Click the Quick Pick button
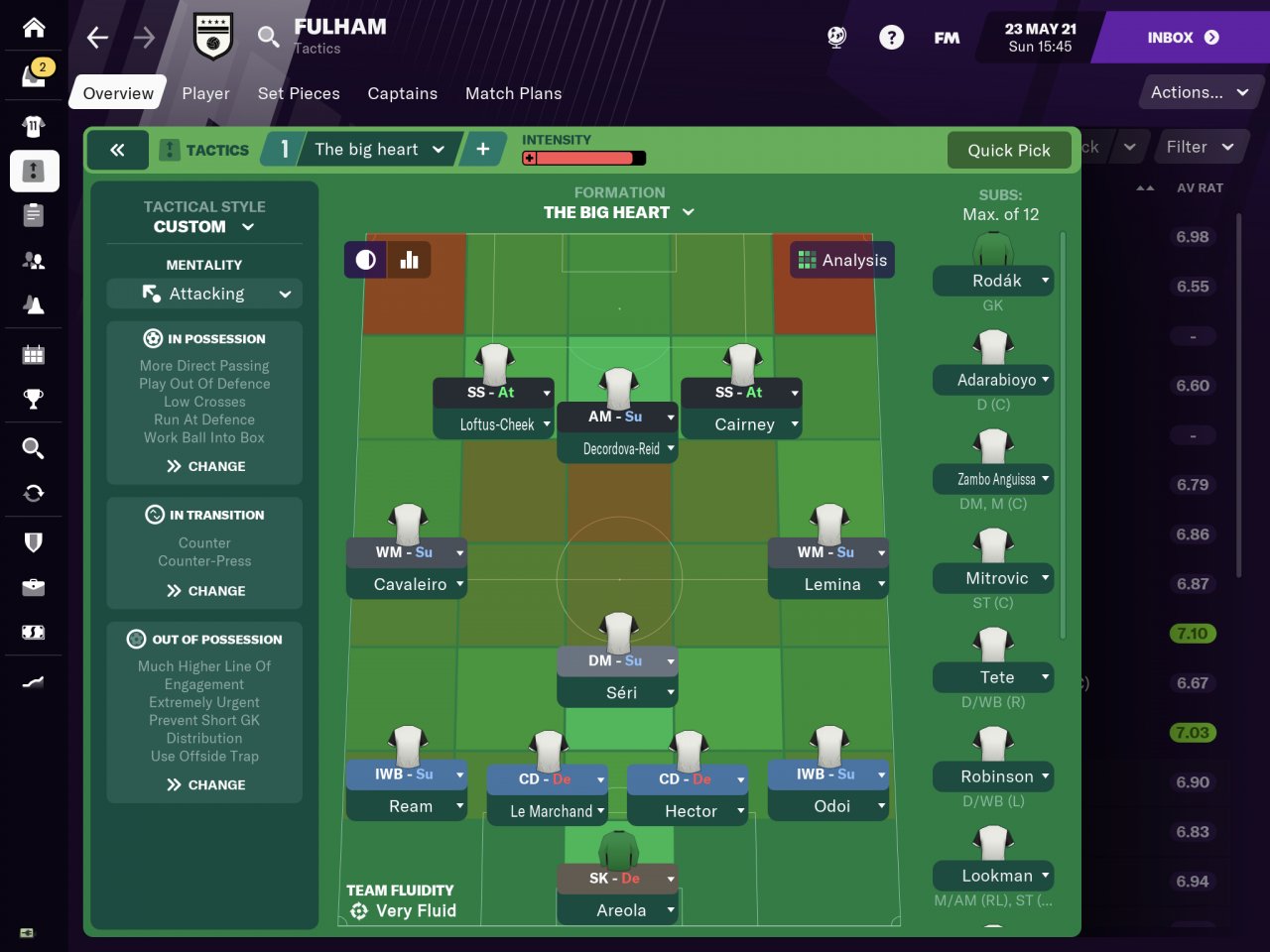This screenshot has width=1270, height=952. [1008, 150]
